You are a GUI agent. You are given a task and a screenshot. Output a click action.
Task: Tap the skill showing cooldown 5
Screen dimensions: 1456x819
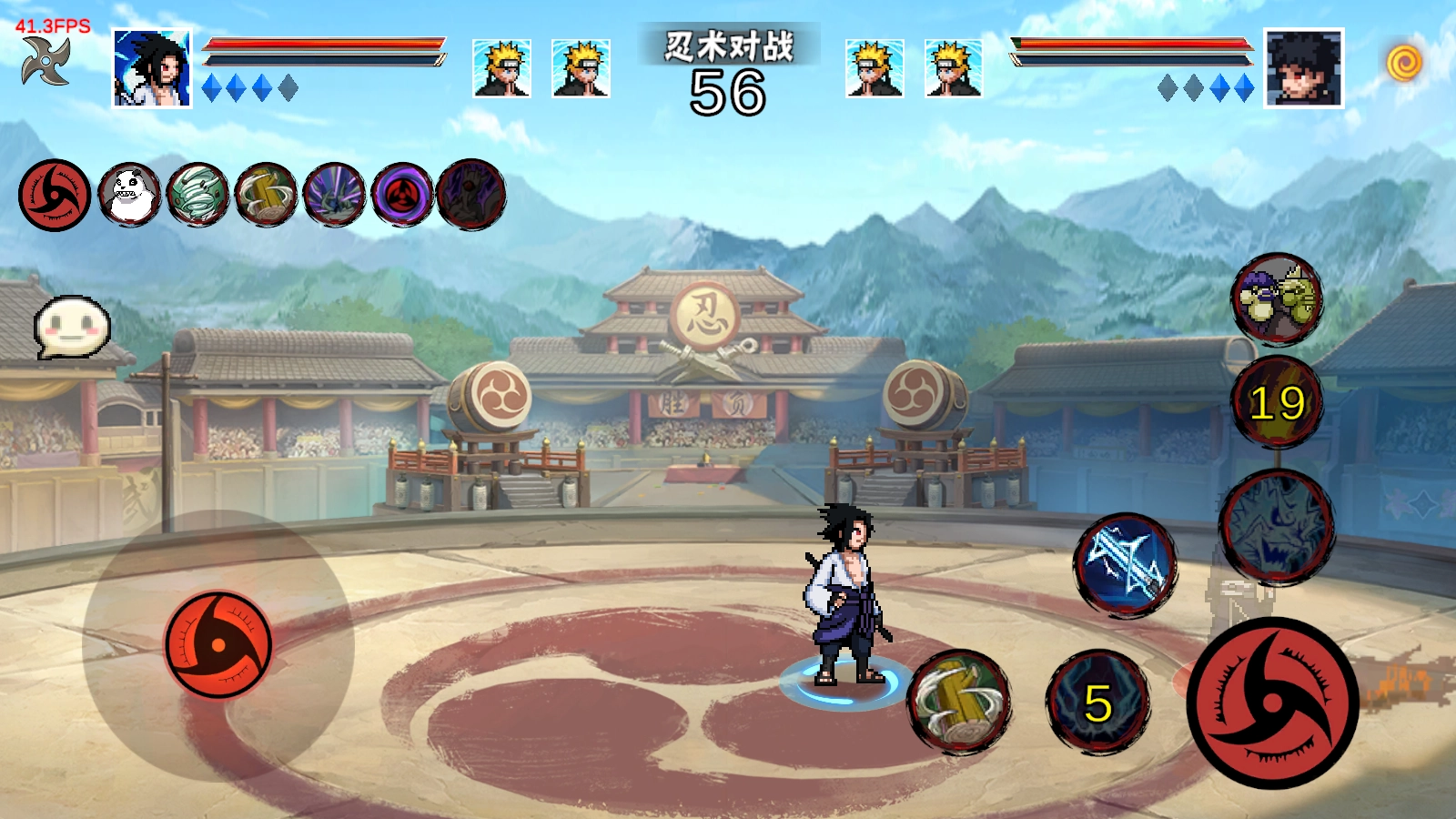1097,703
